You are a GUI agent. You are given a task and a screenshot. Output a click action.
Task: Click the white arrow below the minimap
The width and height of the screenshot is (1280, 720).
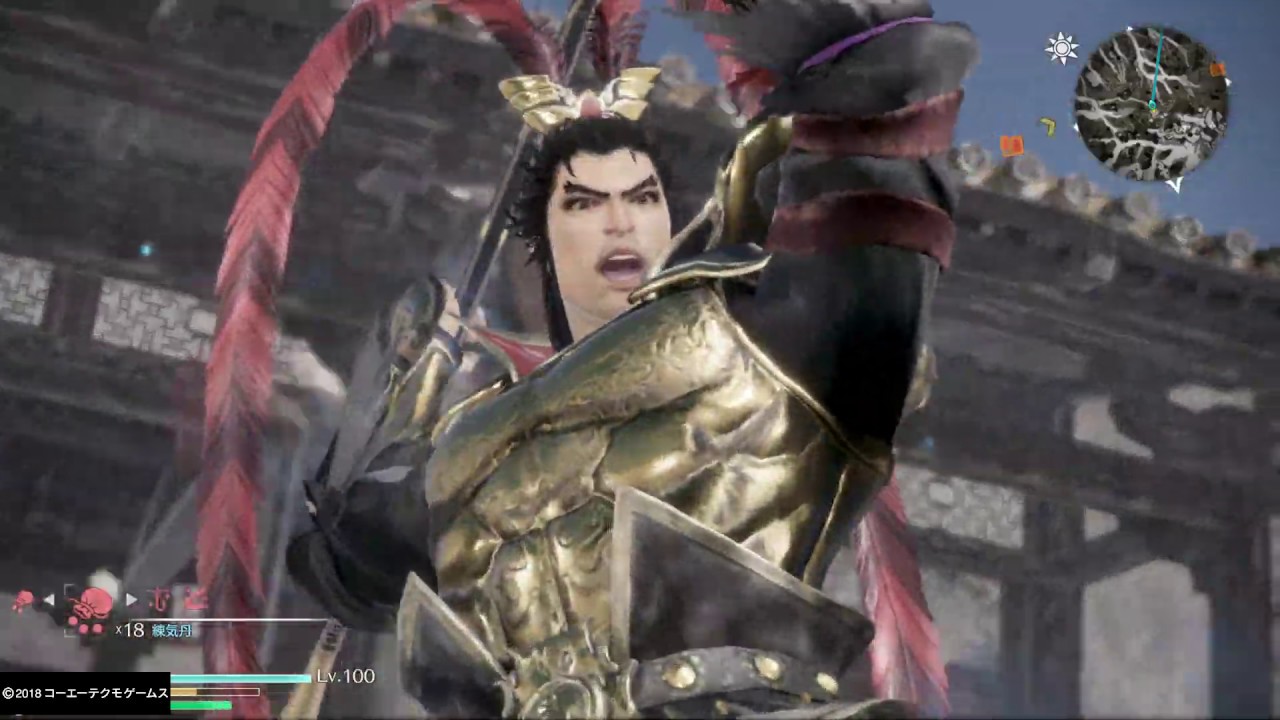tap(1176, 185)
